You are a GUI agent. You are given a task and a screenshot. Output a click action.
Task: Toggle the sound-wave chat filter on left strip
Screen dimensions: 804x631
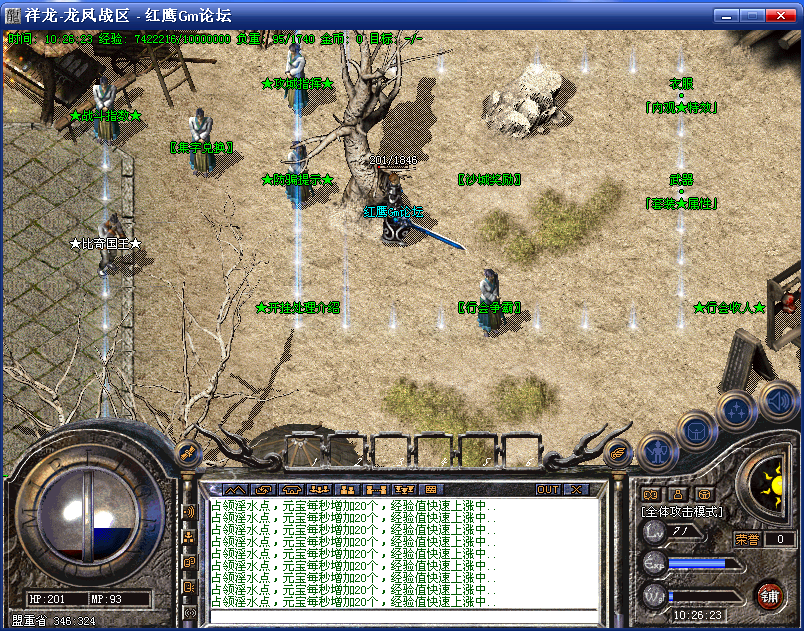pos(189,513)
